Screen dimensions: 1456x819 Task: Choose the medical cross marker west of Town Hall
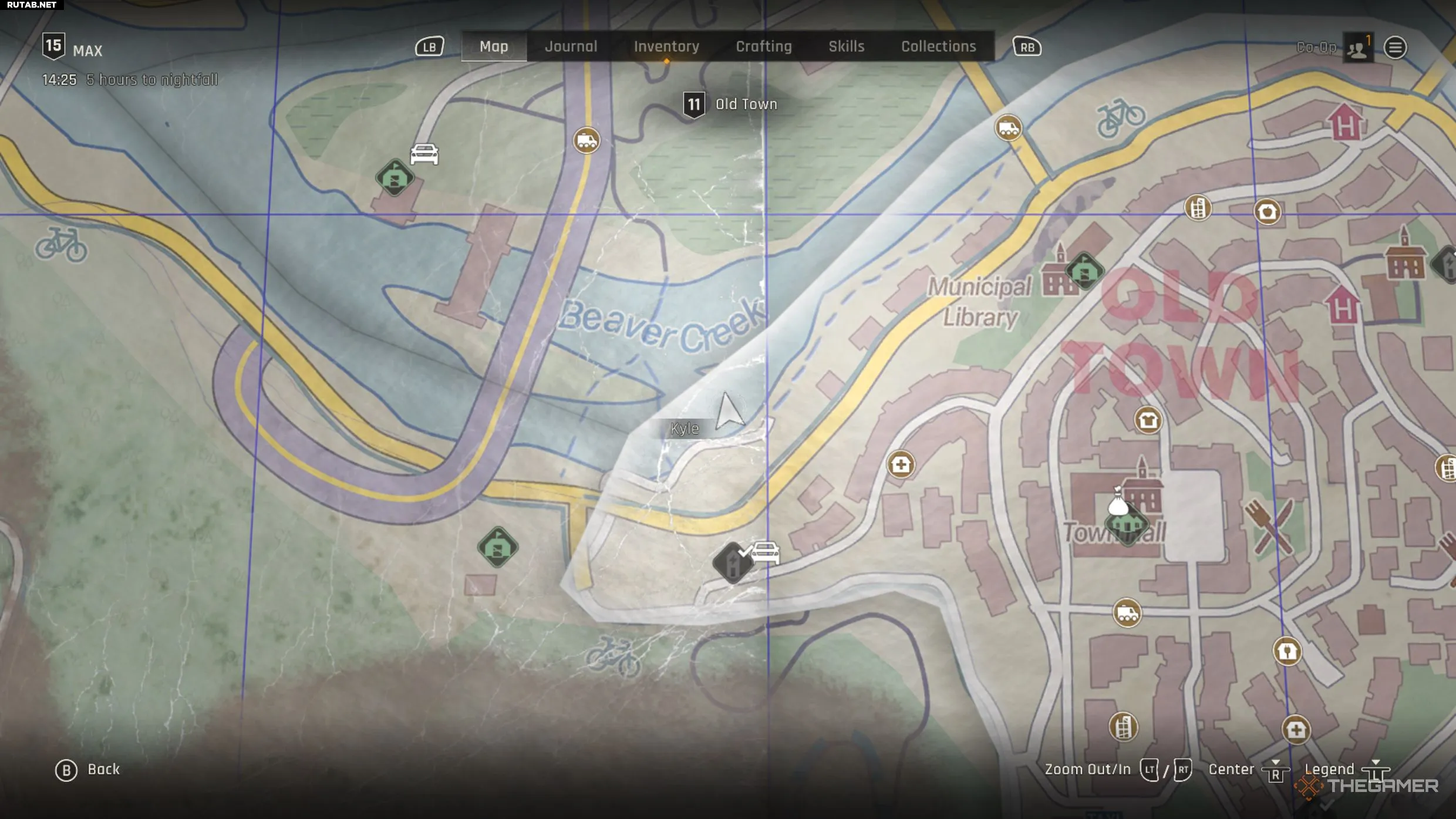point(901,465)
